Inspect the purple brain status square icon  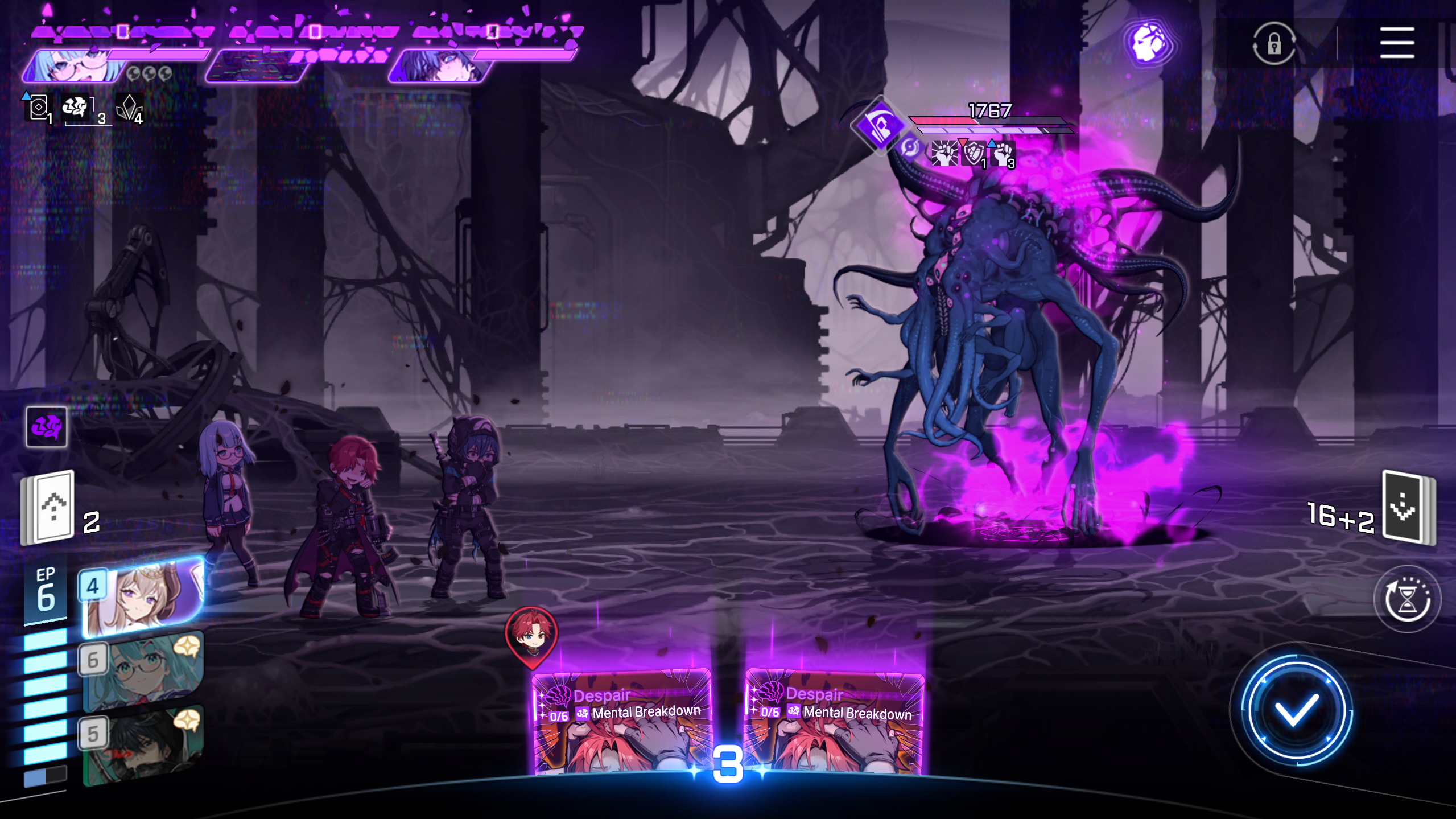pos(47,427)
